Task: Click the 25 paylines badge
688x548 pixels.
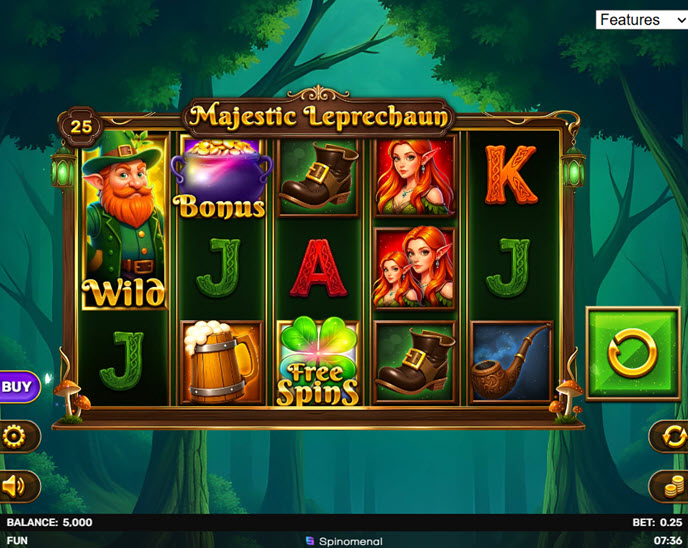Action: coord(80,127)
